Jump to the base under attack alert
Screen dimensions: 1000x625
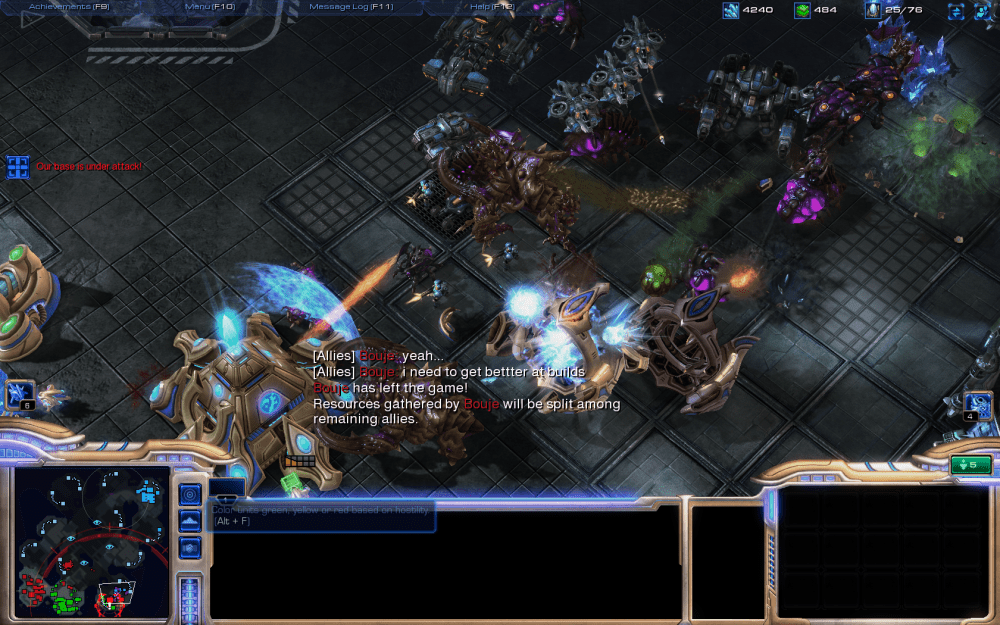point(18,167)
